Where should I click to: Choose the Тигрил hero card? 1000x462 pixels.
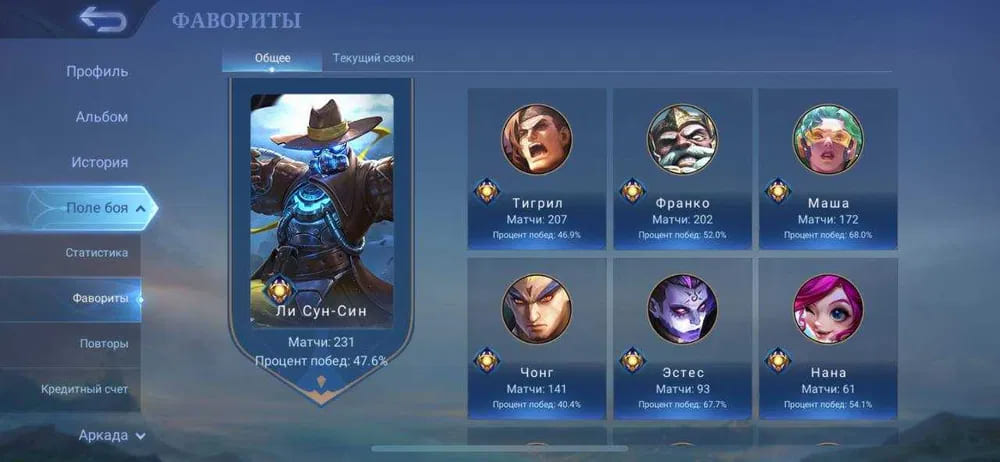pos(537,168)
